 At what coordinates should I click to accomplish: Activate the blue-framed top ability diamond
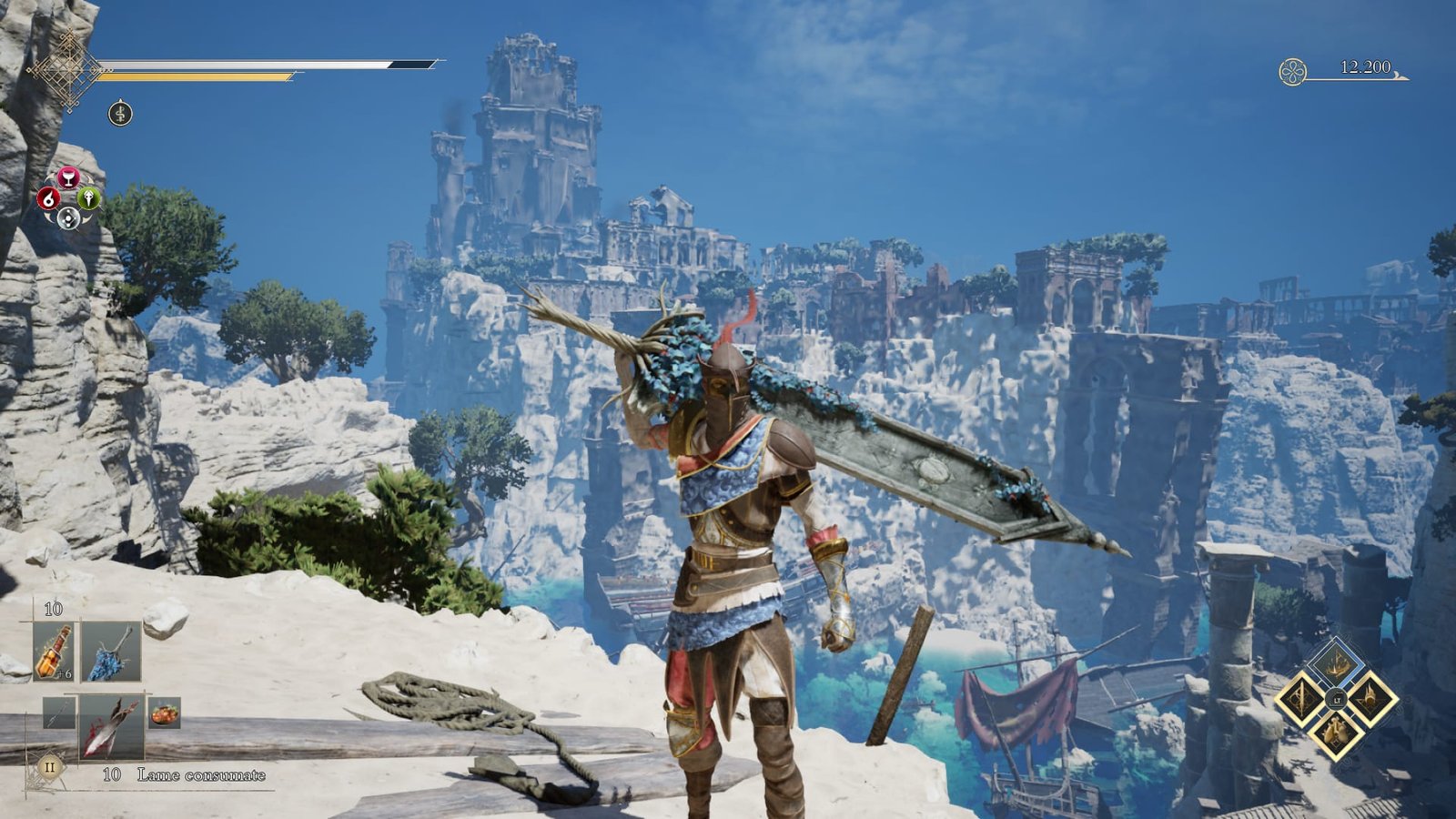1336,666
